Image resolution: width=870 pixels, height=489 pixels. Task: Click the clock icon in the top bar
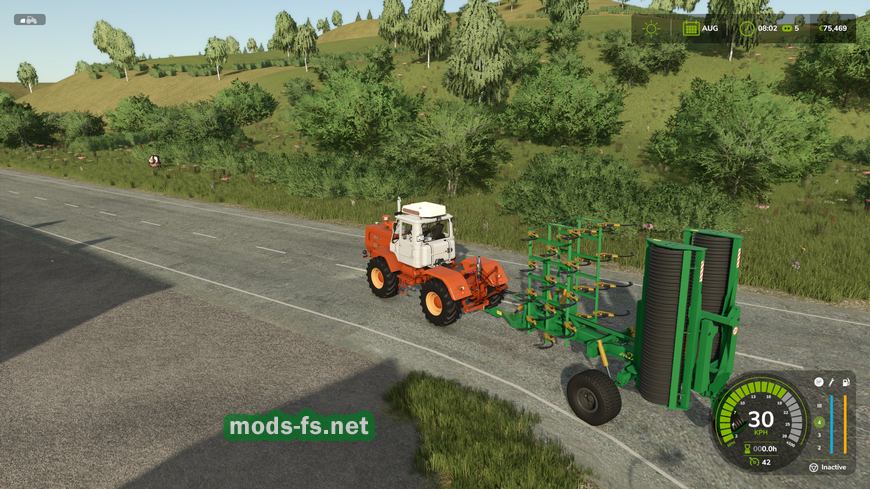click(x=742, y=28)
